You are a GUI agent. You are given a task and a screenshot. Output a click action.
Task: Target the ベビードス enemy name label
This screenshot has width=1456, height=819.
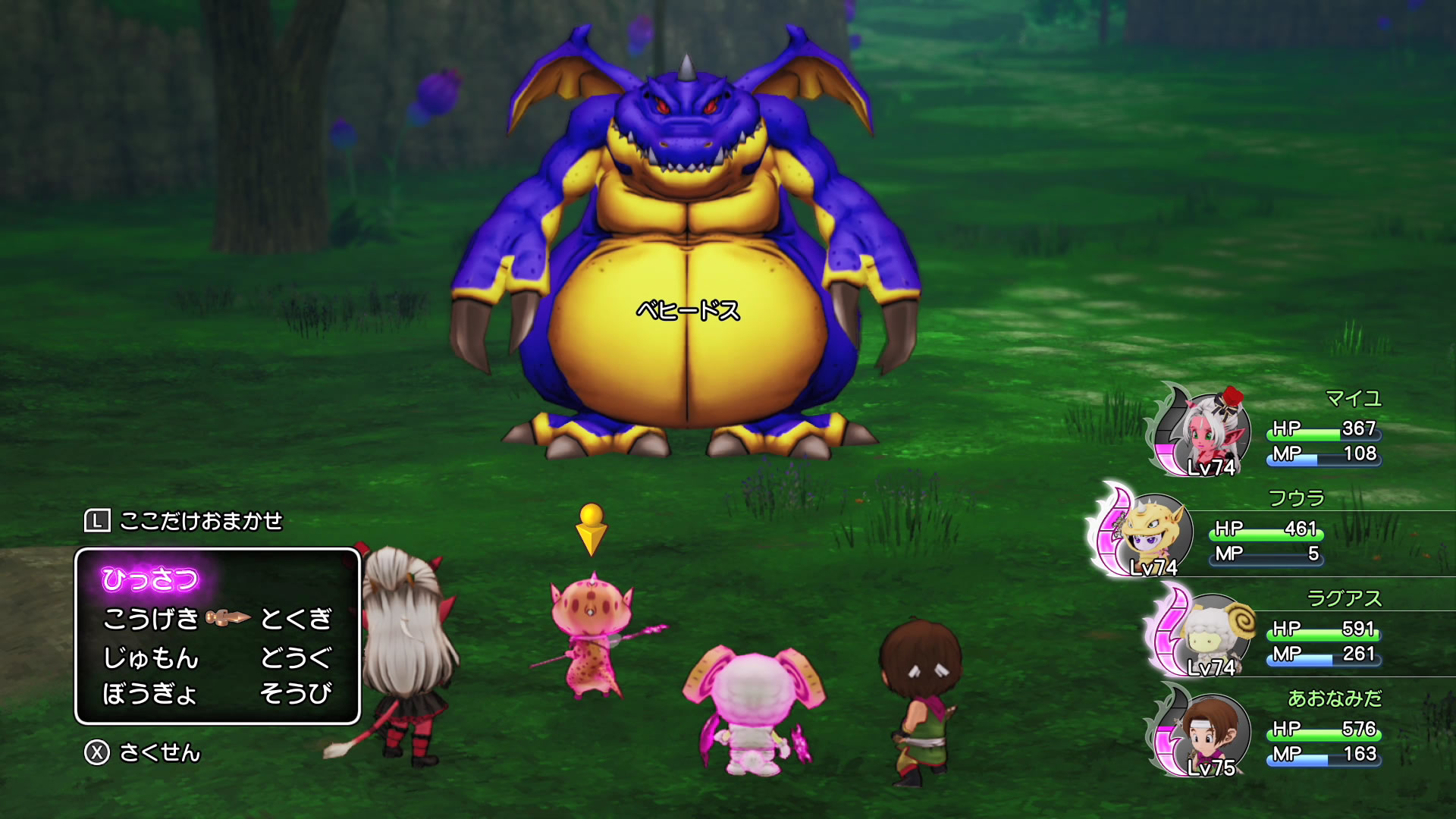(x=687, y=310)
